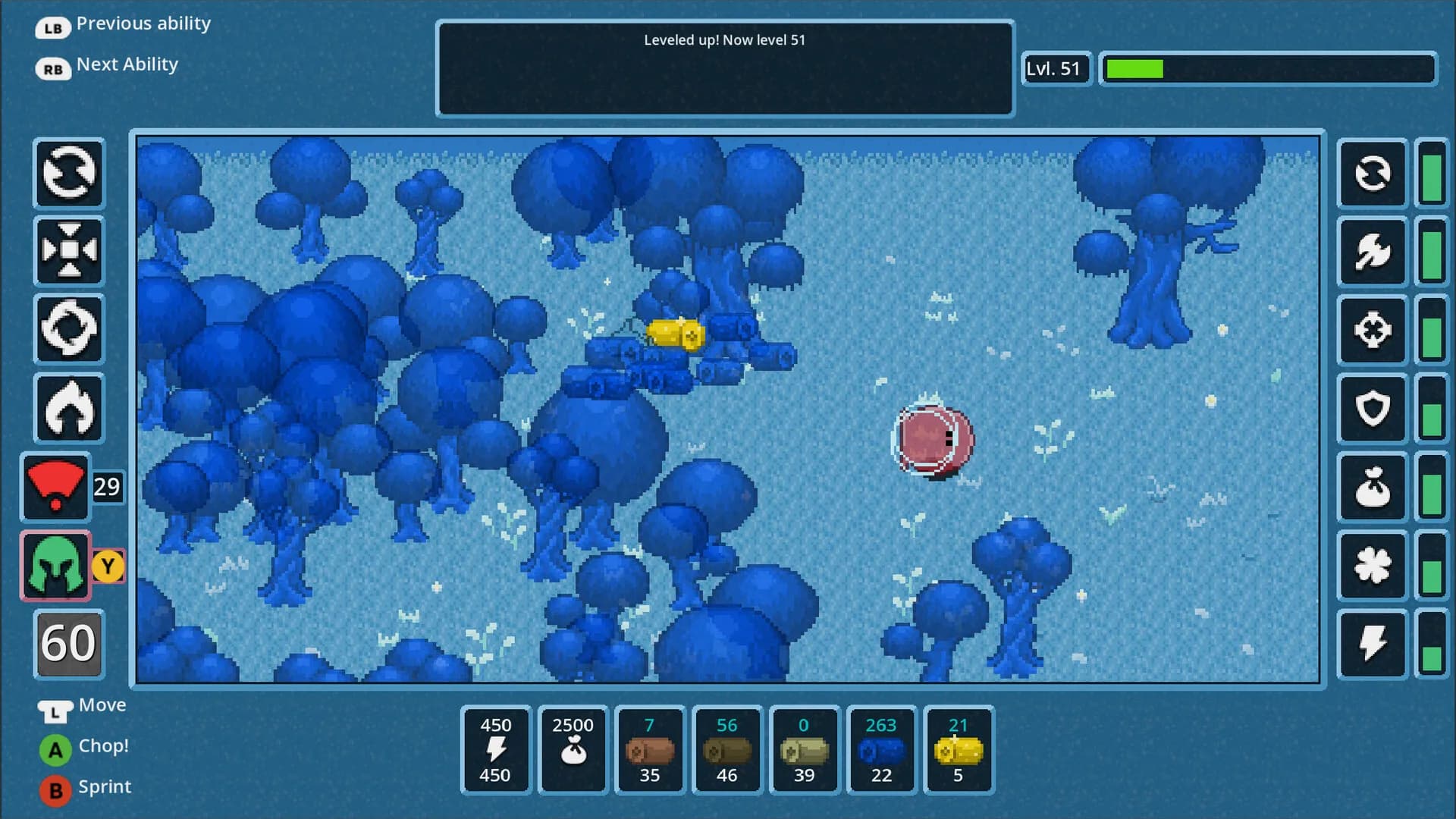The width and height of the screenshot is (1456, 819).
Task: Pick the blue log resource slot
Action: click(882, 750)
